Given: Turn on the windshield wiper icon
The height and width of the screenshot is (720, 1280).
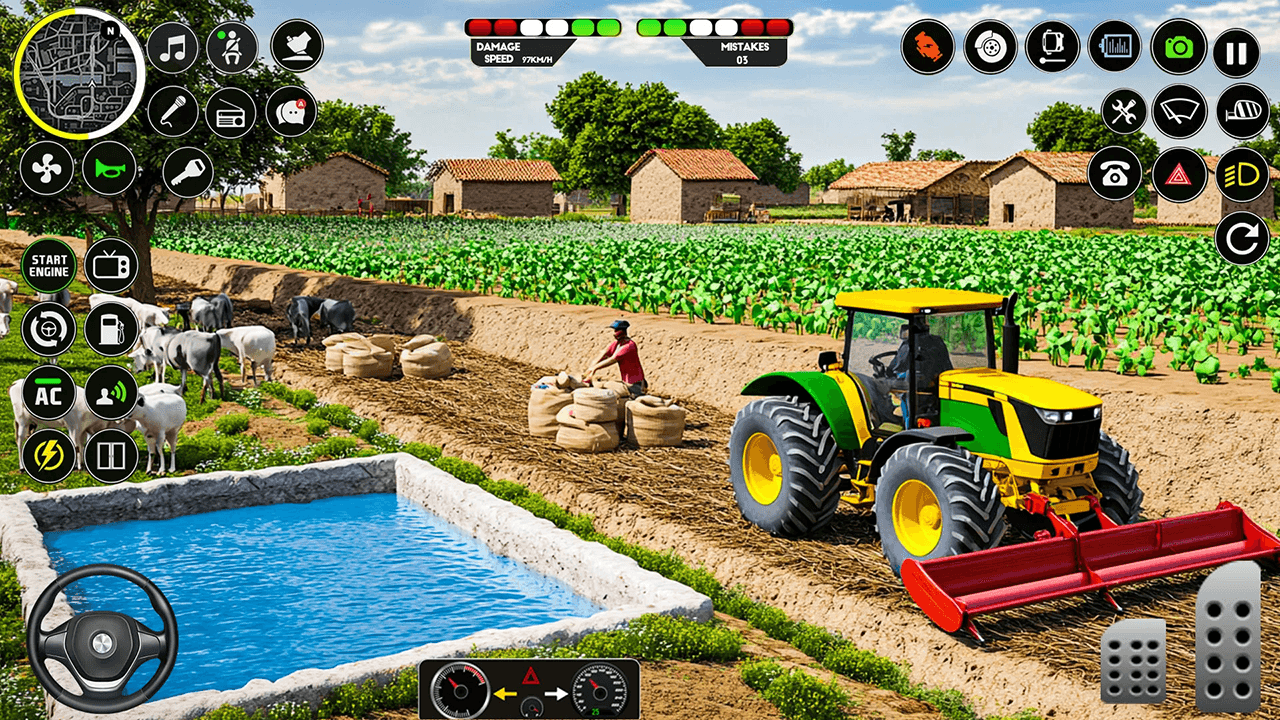Looking at the screenshot, I should 1178,110.
